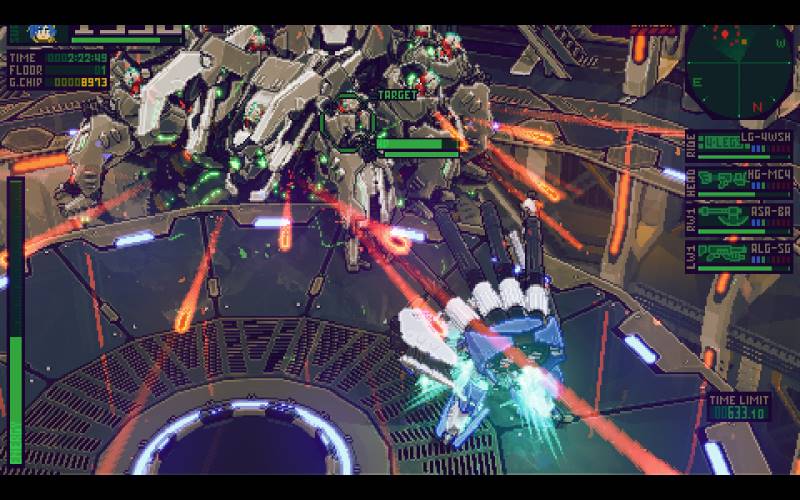800x500 pixels.
Task: Choose the ASA-BA right weapon slot
Action: pyautogui.click(x=744, y=216)
